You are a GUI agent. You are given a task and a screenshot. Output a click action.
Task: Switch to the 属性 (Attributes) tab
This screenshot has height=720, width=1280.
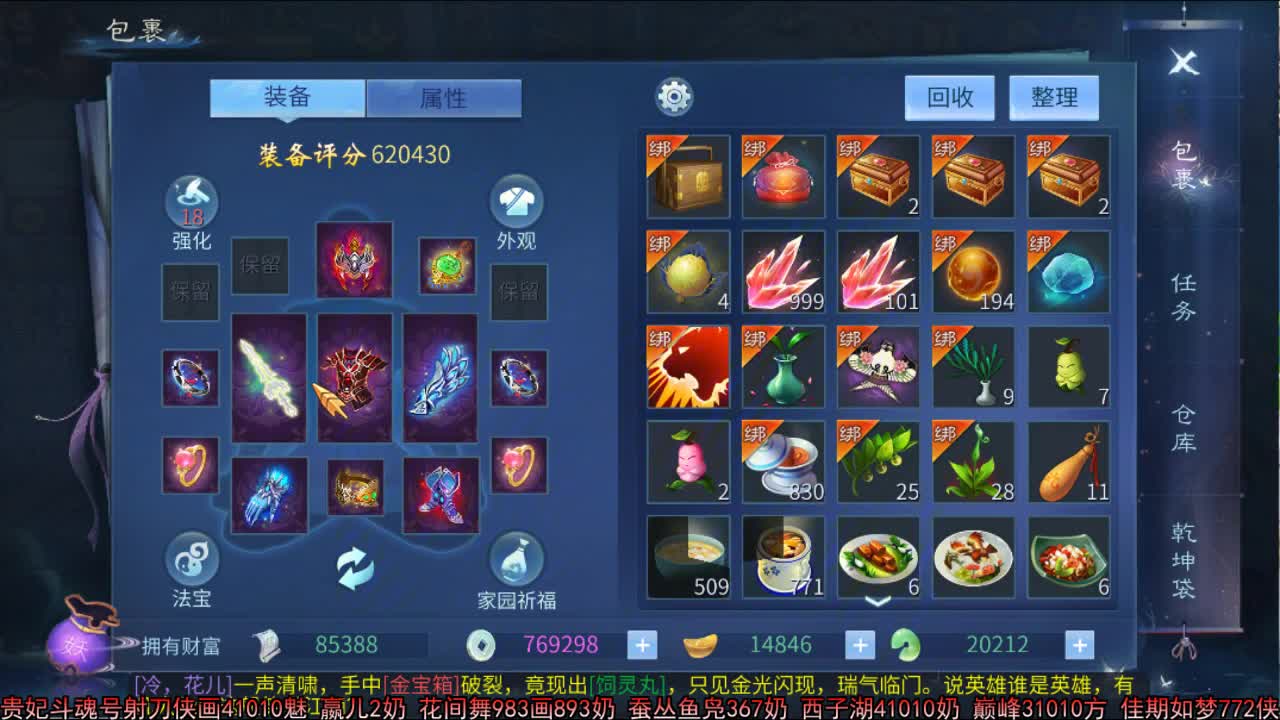[443, 97]
